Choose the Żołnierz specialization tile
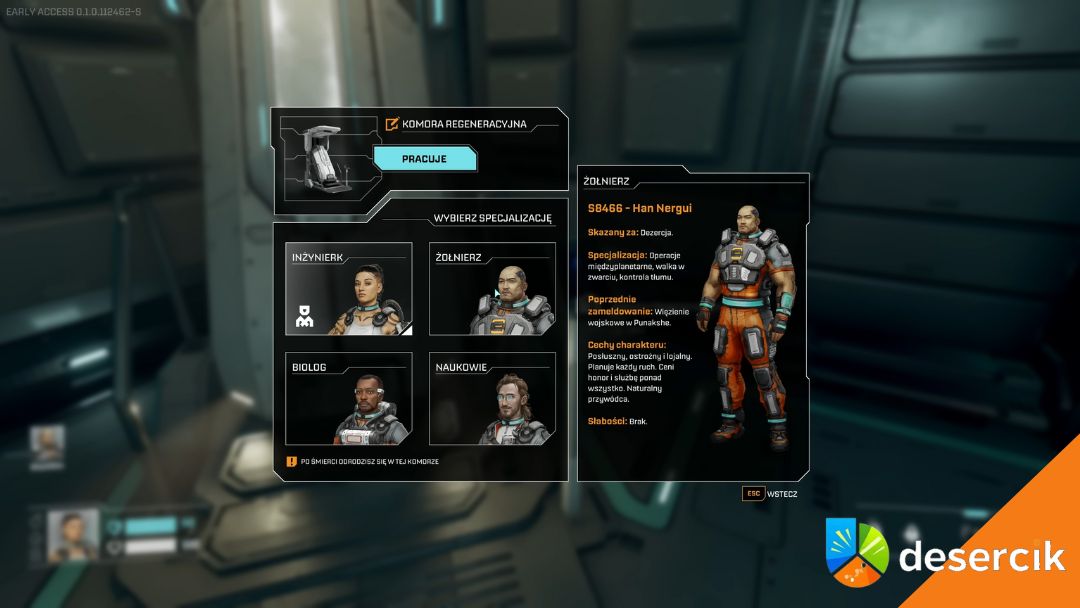 tap(492, 288)
